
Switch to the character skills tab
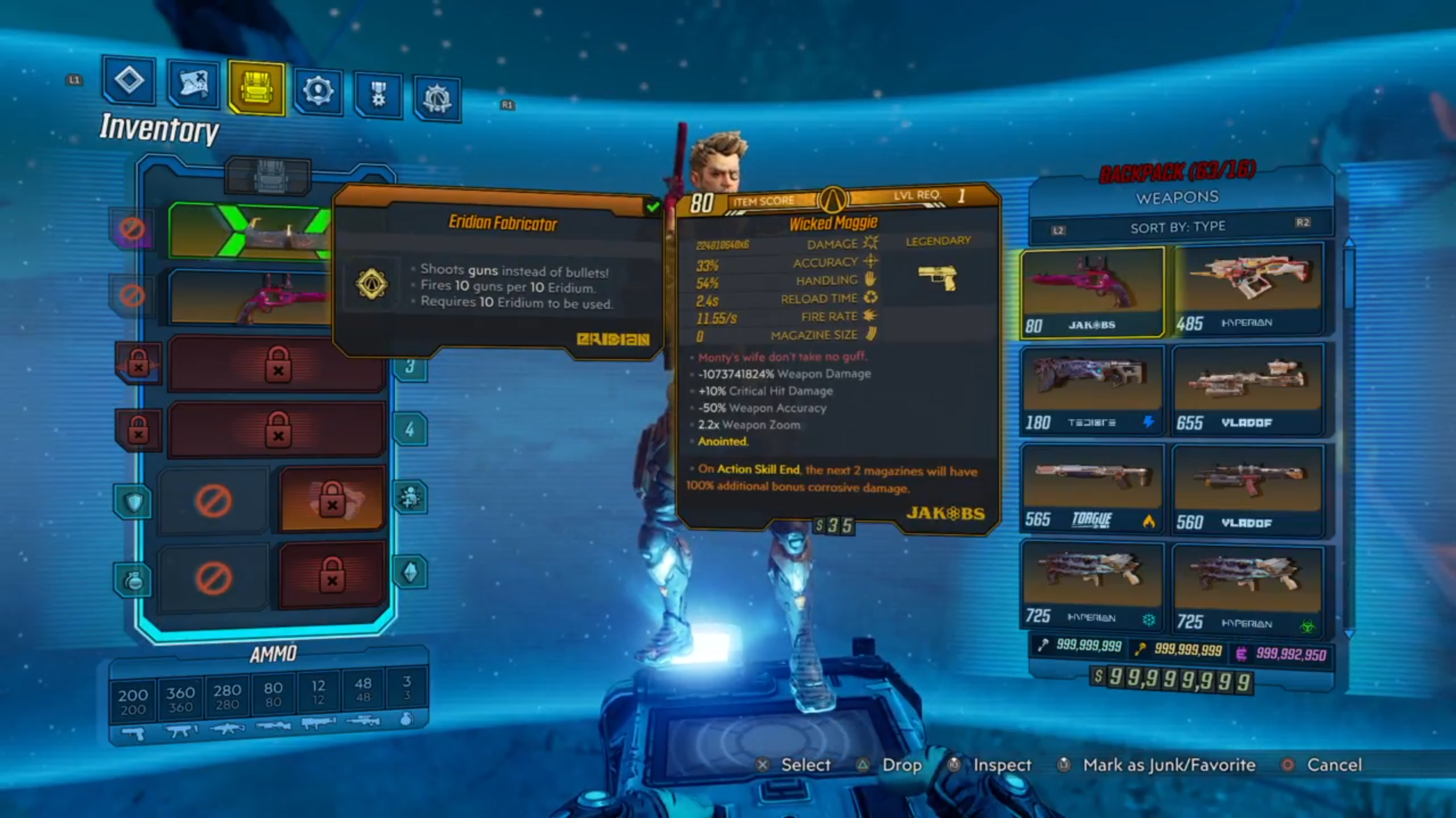(318, 91)
